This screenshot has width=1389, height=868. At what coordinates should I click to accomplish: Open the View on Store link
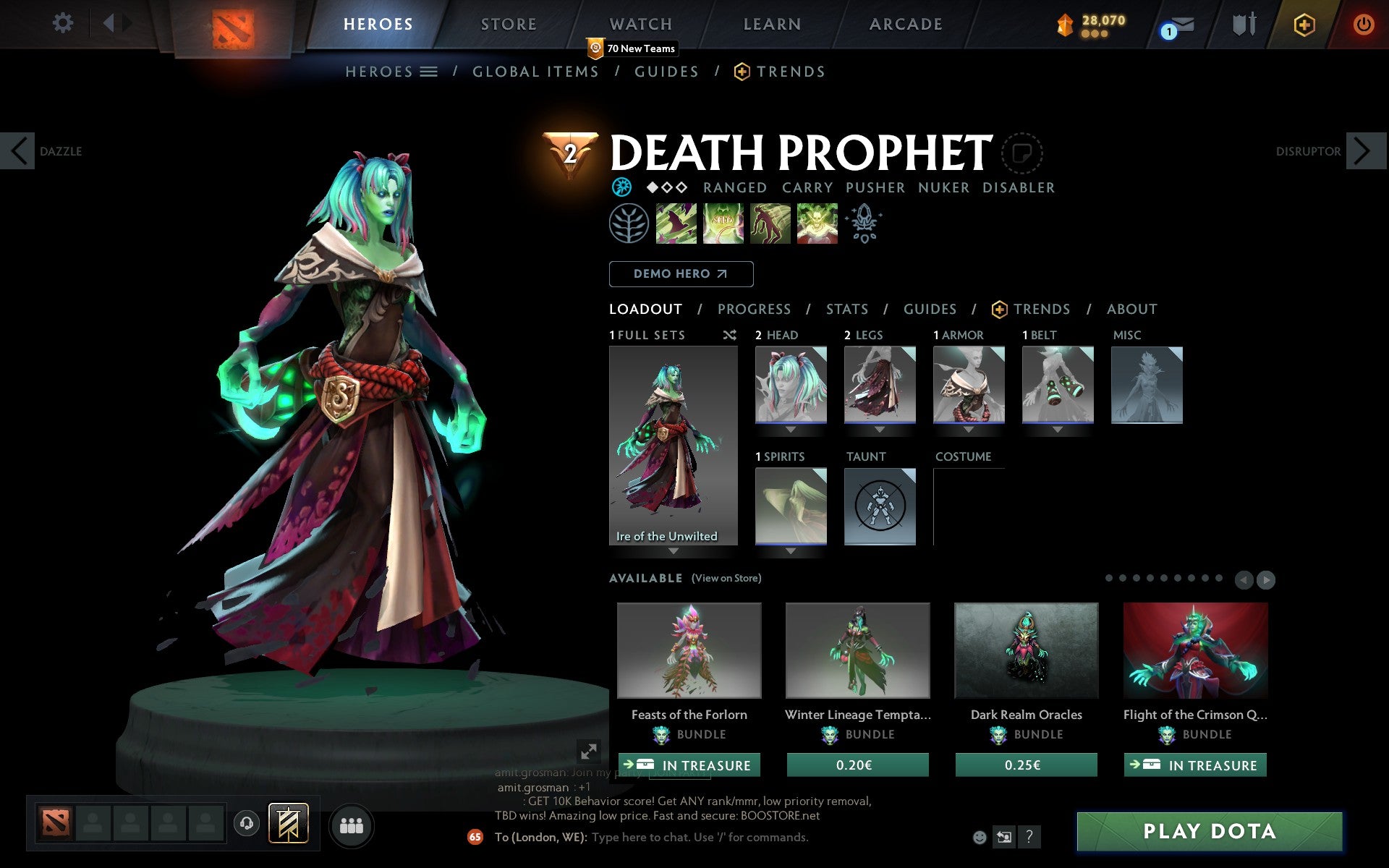click(726, 578)
